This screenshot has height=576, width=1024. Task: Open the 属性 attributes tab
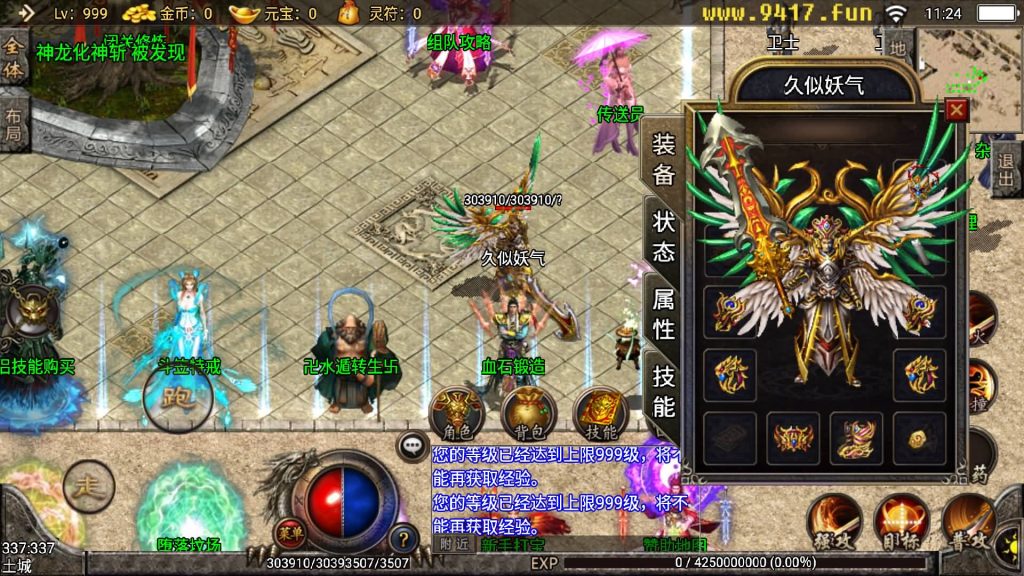pos(664,312)
